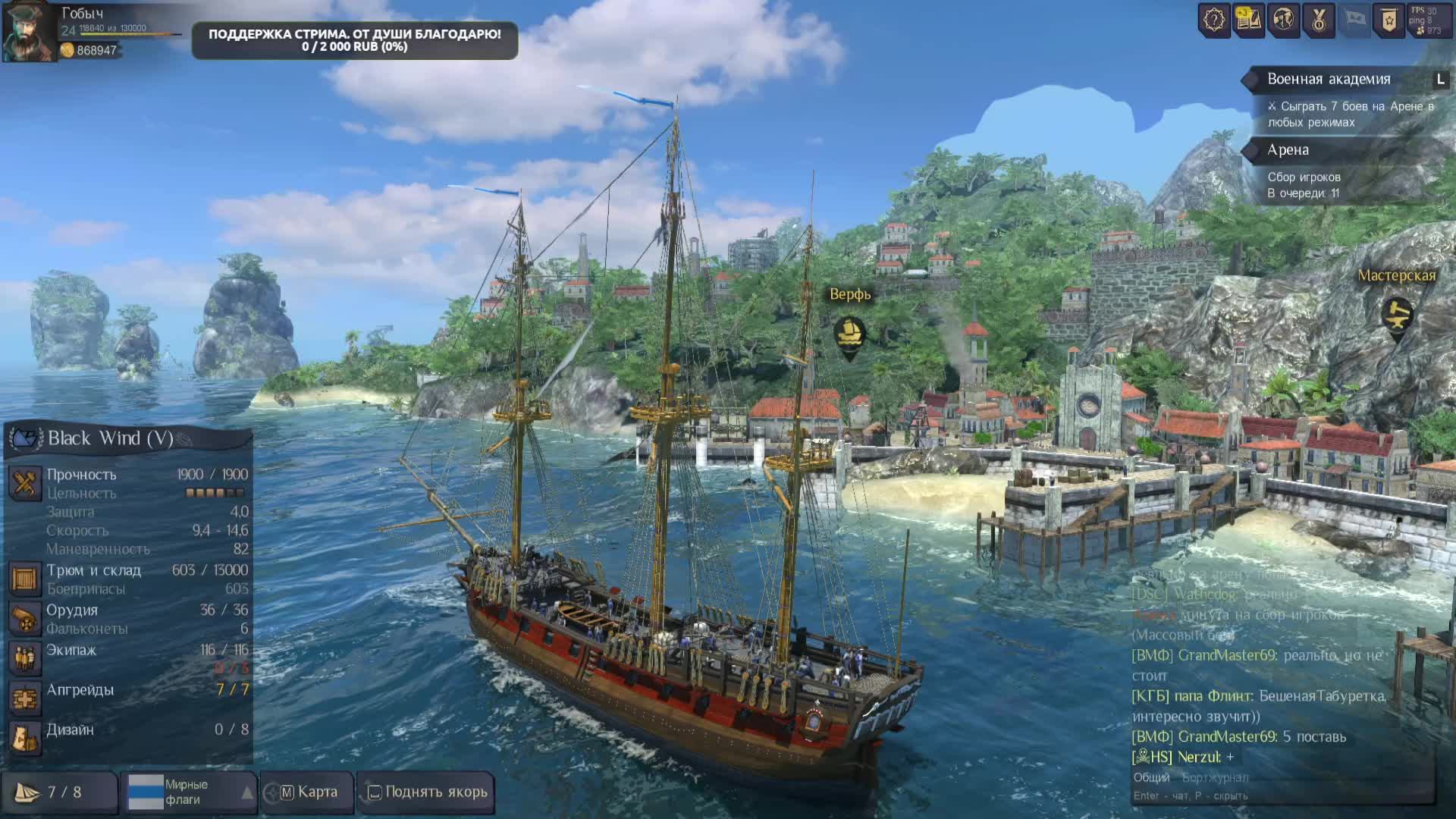The height and width of the screenshot is (819, 1456).
Task: Open the two-captains portrait icon
Action: click(x=1283, y=20)
